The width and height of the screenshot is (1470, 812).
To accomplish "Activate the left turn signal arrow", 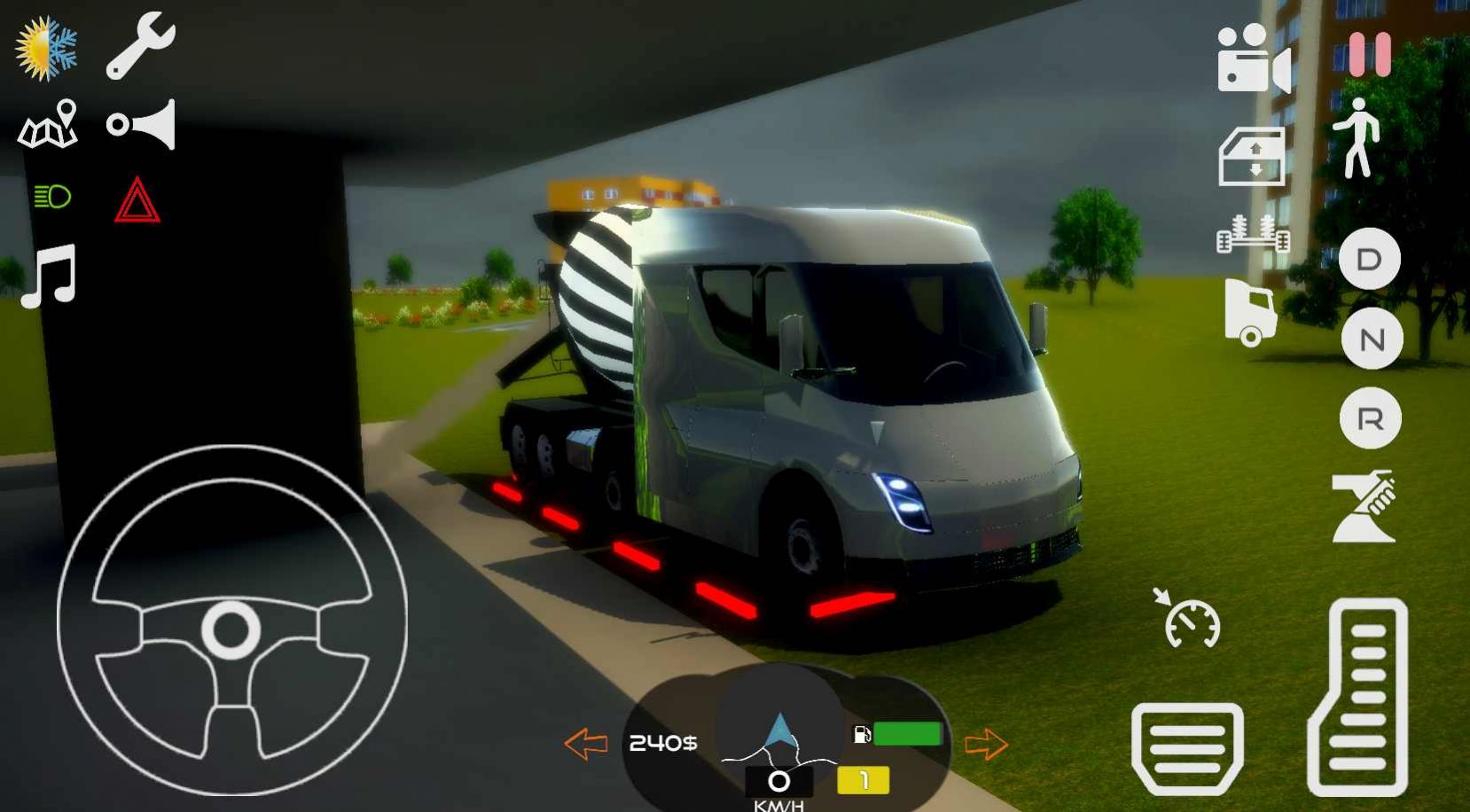I will (586, 744).
